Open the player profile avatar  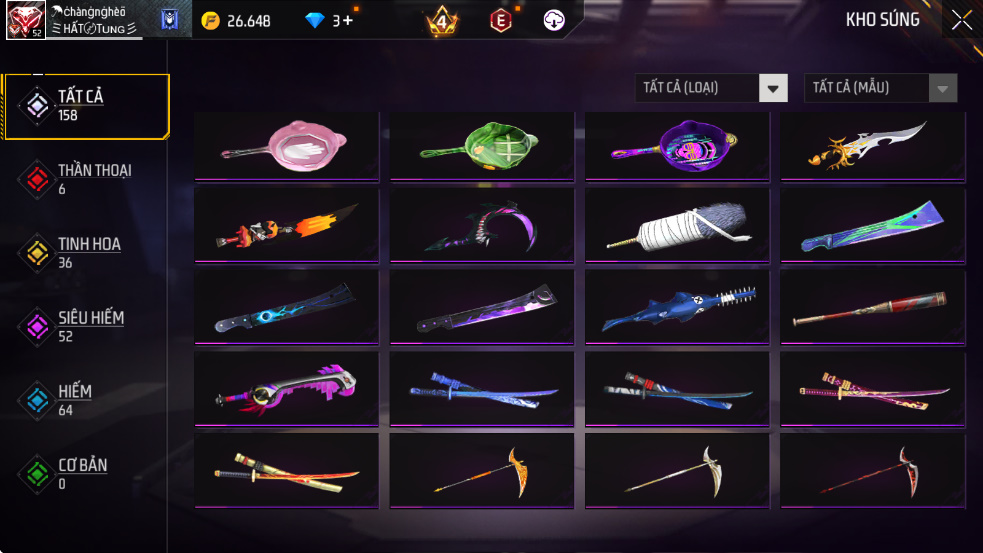click(24, 20)
